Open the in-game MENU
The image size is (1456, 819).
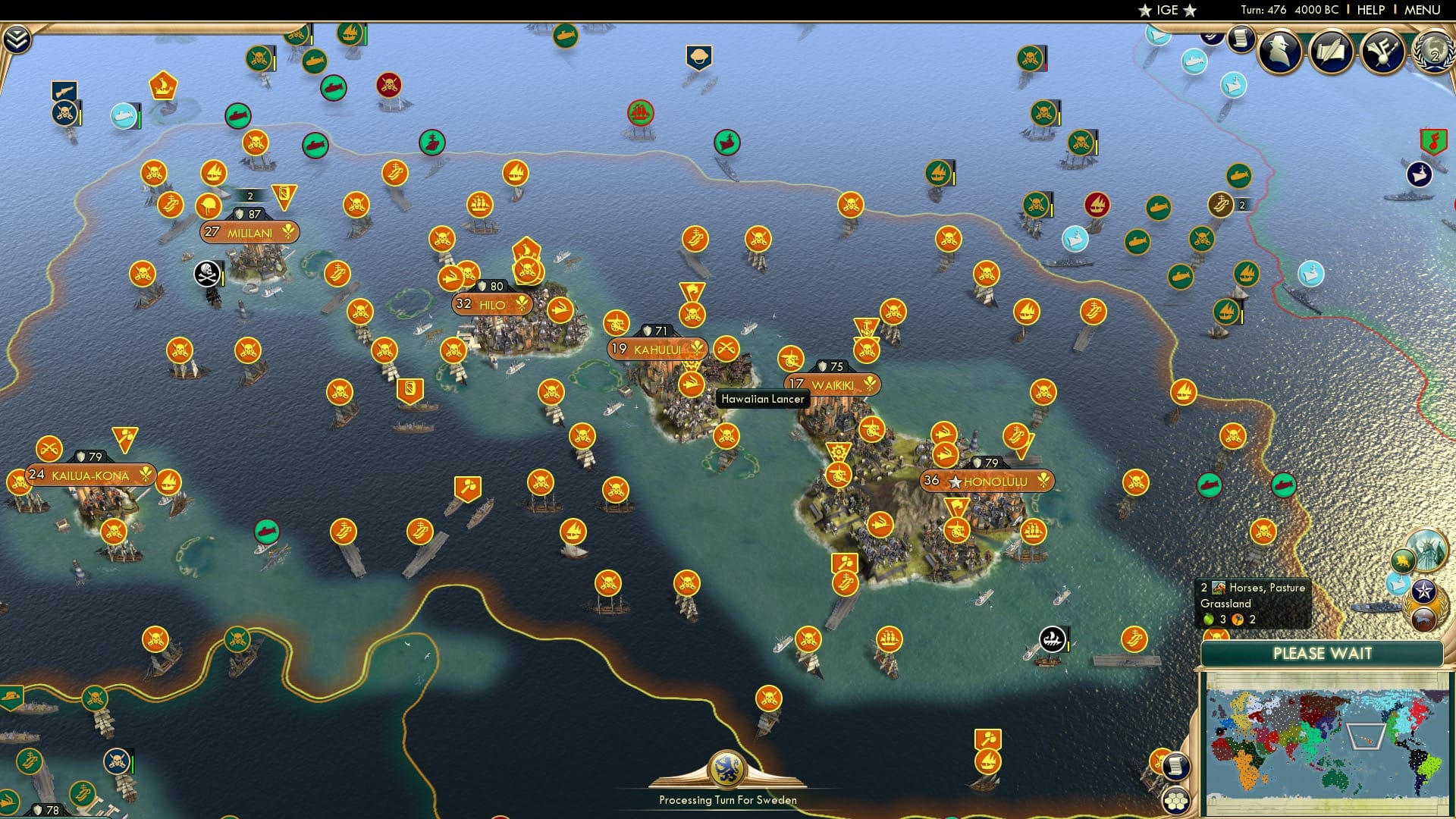pos(1423,10)
